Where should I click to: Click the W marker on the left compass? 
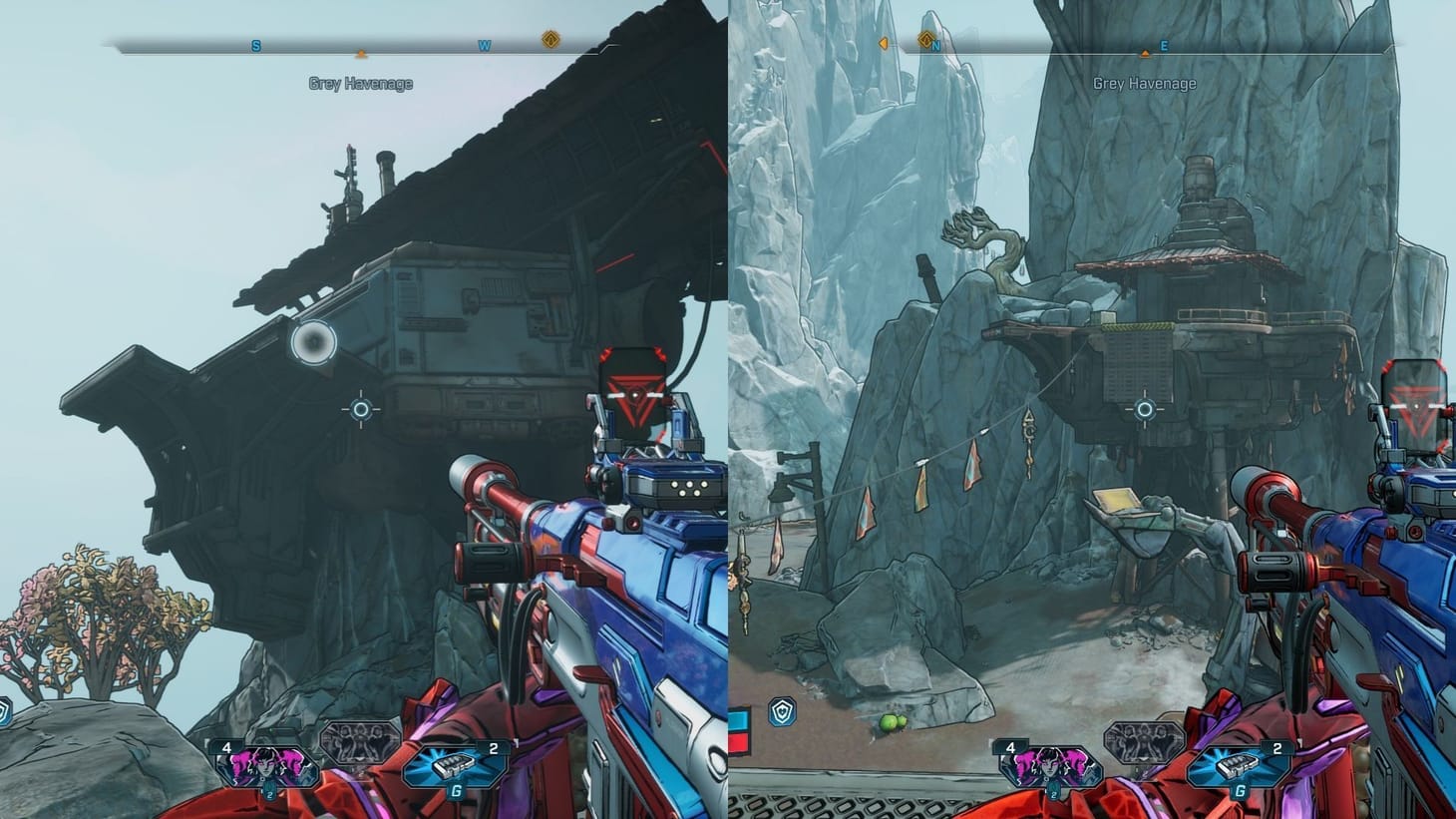click(x=484, y=45)
